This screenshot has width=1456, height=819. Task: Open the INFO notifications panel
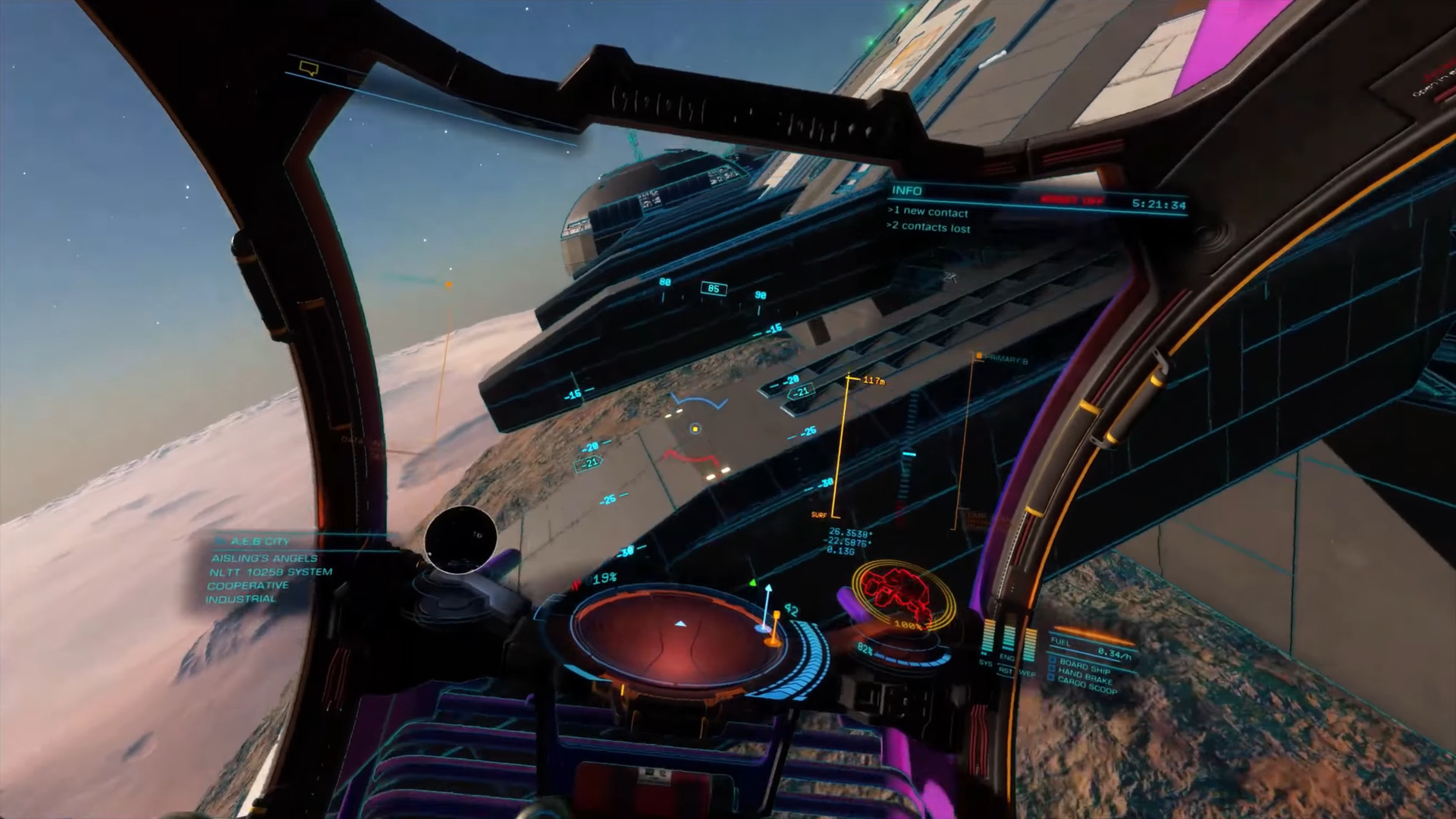[907, 190]
